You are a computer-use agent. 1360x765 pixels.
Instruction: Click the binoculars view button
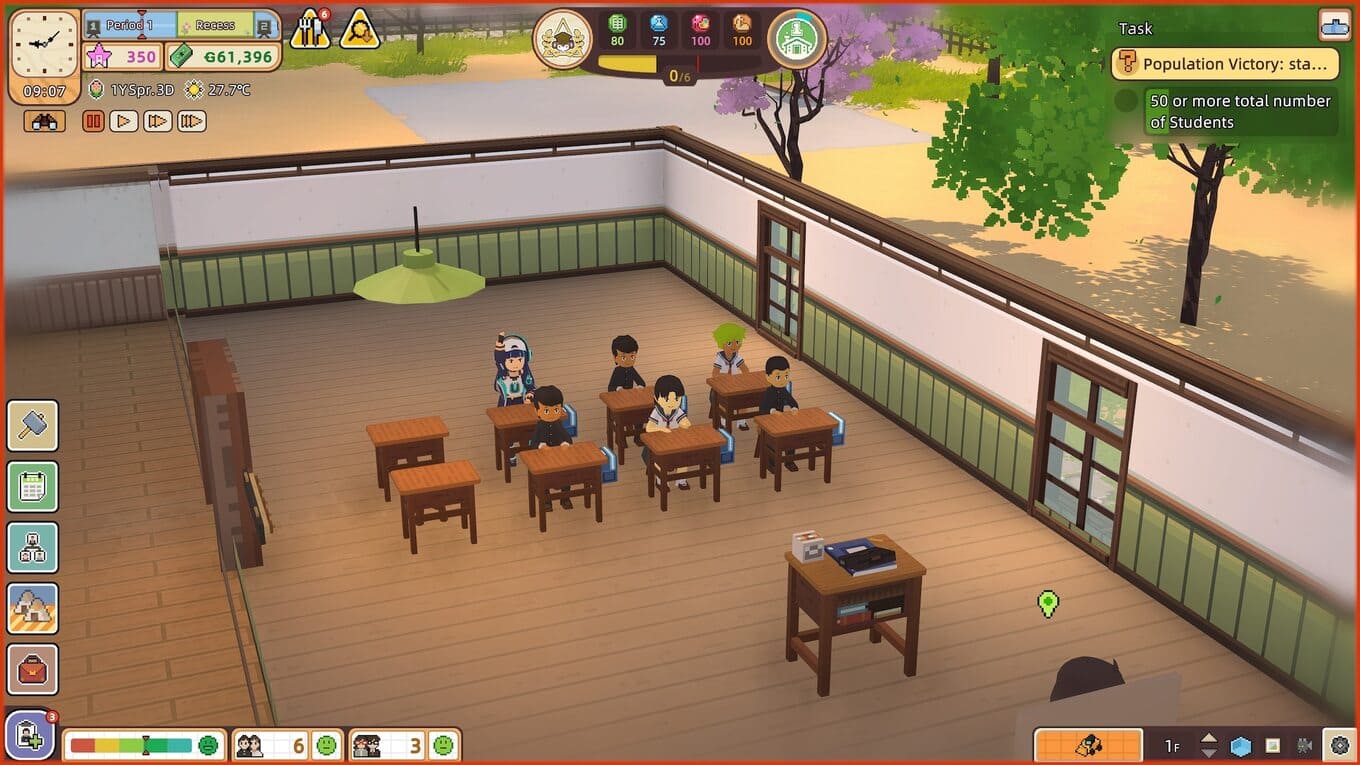45,121
